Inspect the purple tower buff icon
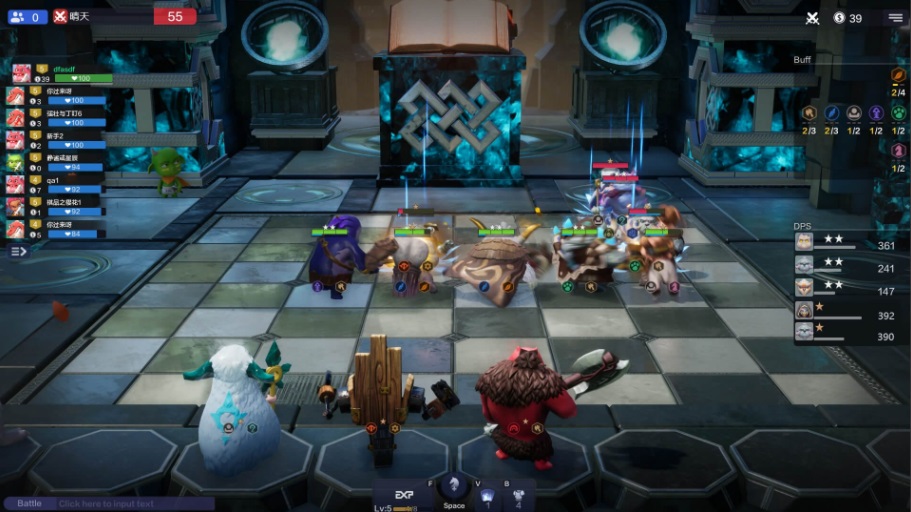This screenshot has width=911, height=512. (x=875, y=113)
